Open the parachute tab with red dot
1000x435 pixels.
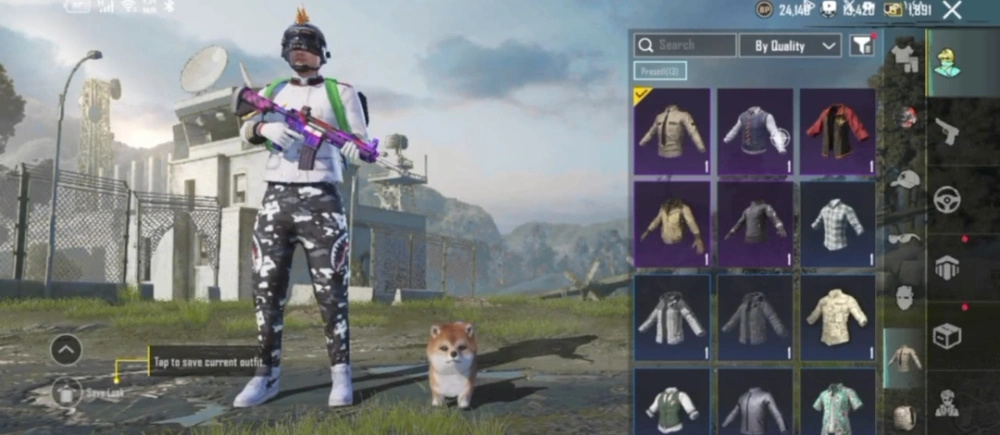946,266
